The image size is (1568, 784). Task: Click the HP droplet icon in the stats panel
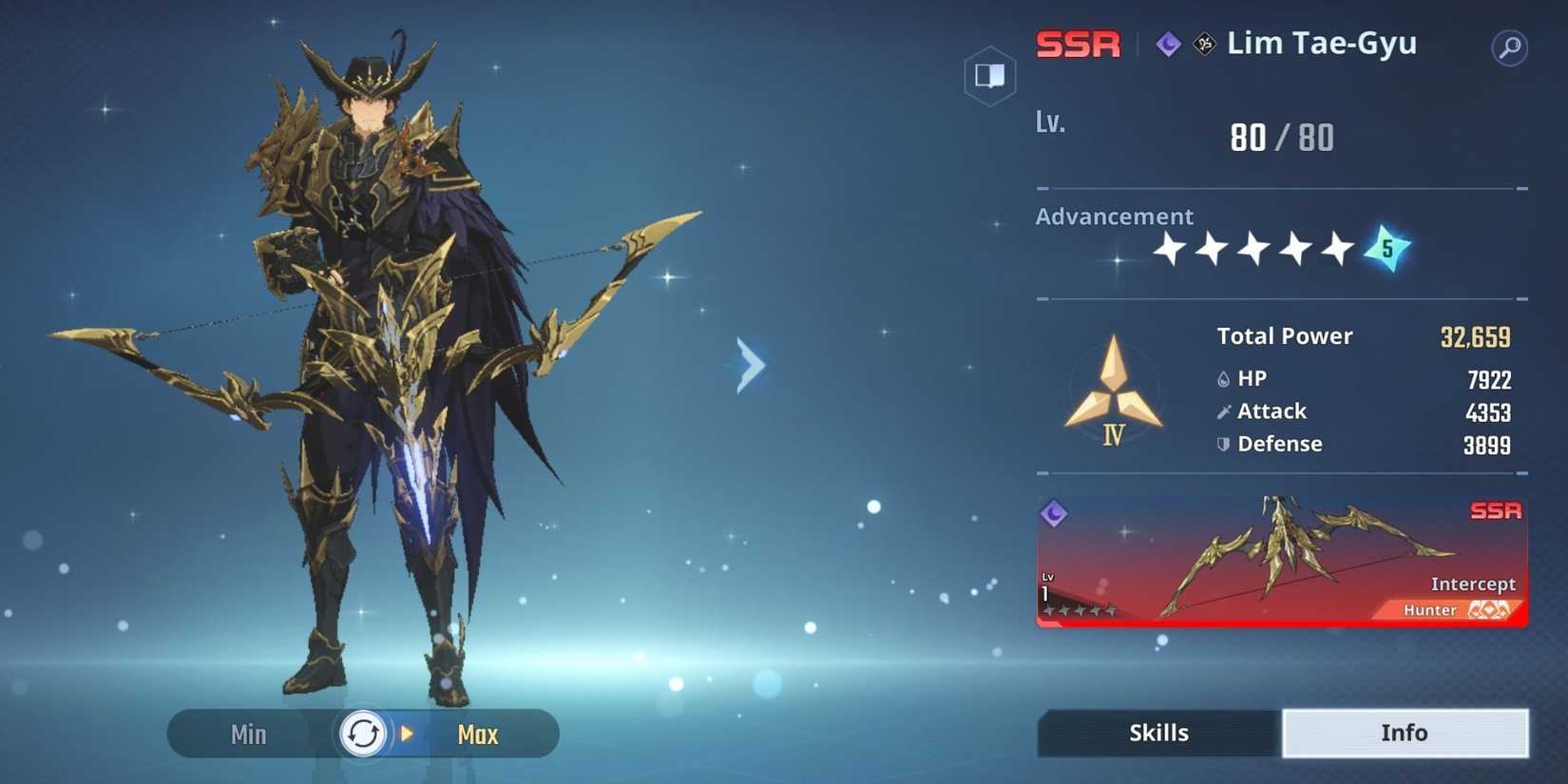1223,377
